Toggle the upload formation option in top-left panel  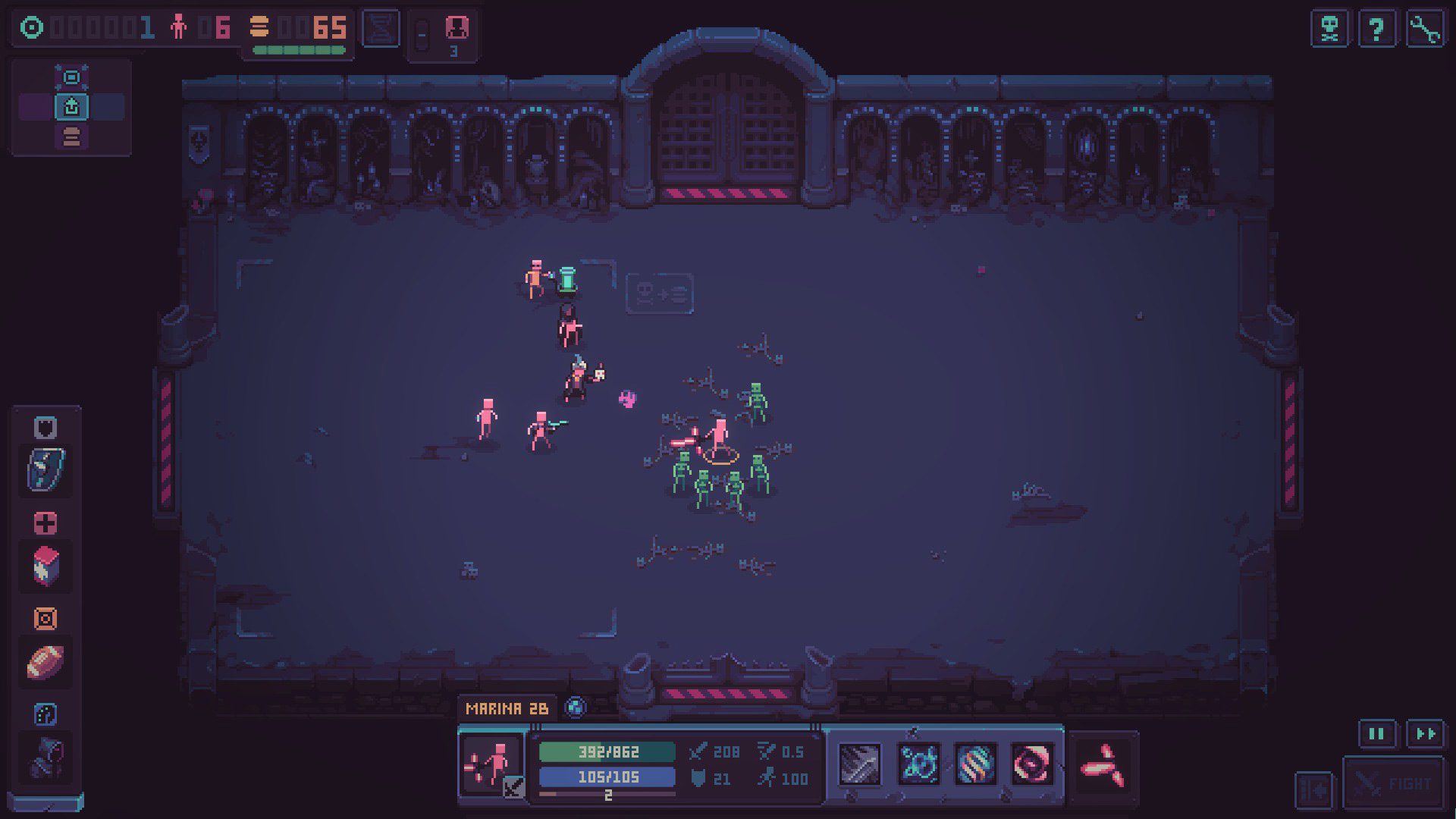[71, 108]
